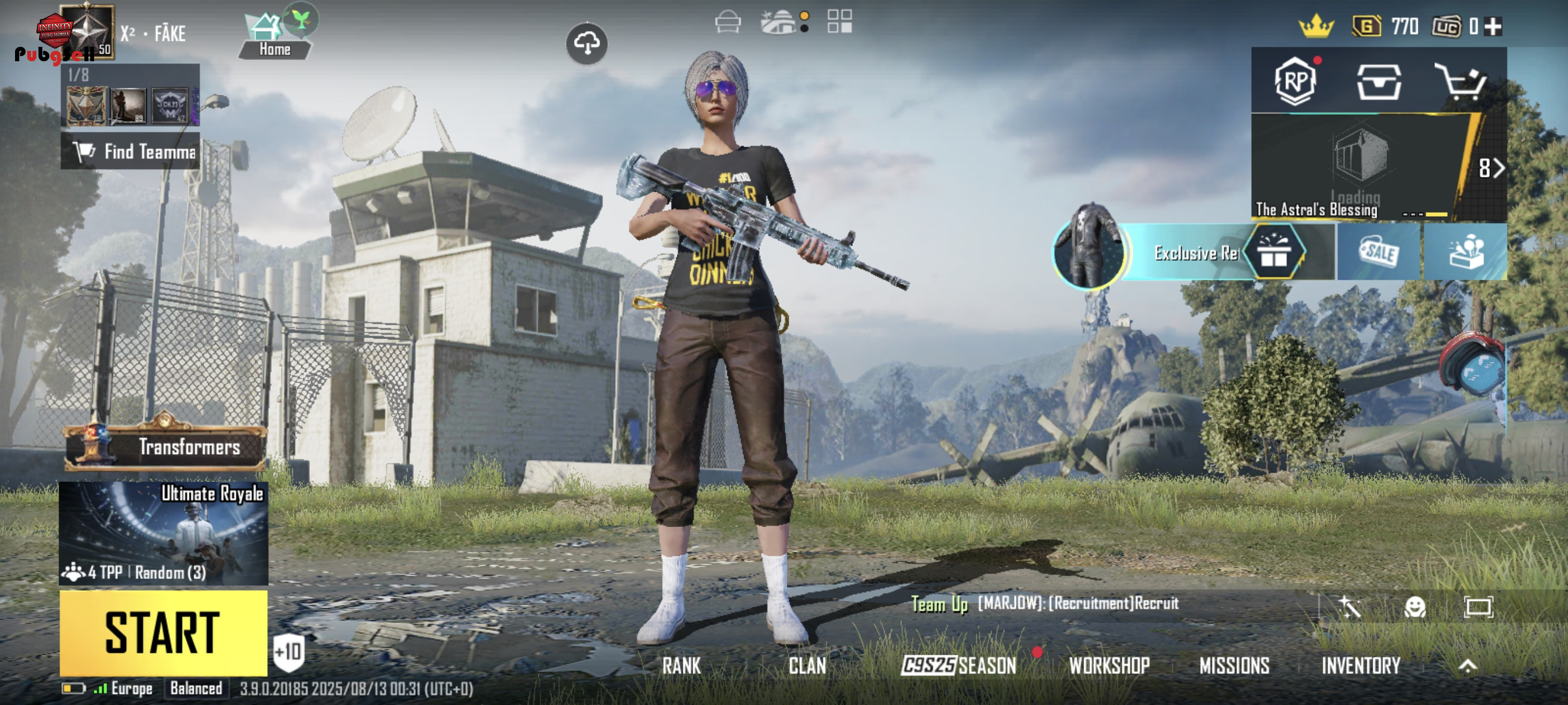Open the Exclusive Rewards gift icon

coord(1273,252)
